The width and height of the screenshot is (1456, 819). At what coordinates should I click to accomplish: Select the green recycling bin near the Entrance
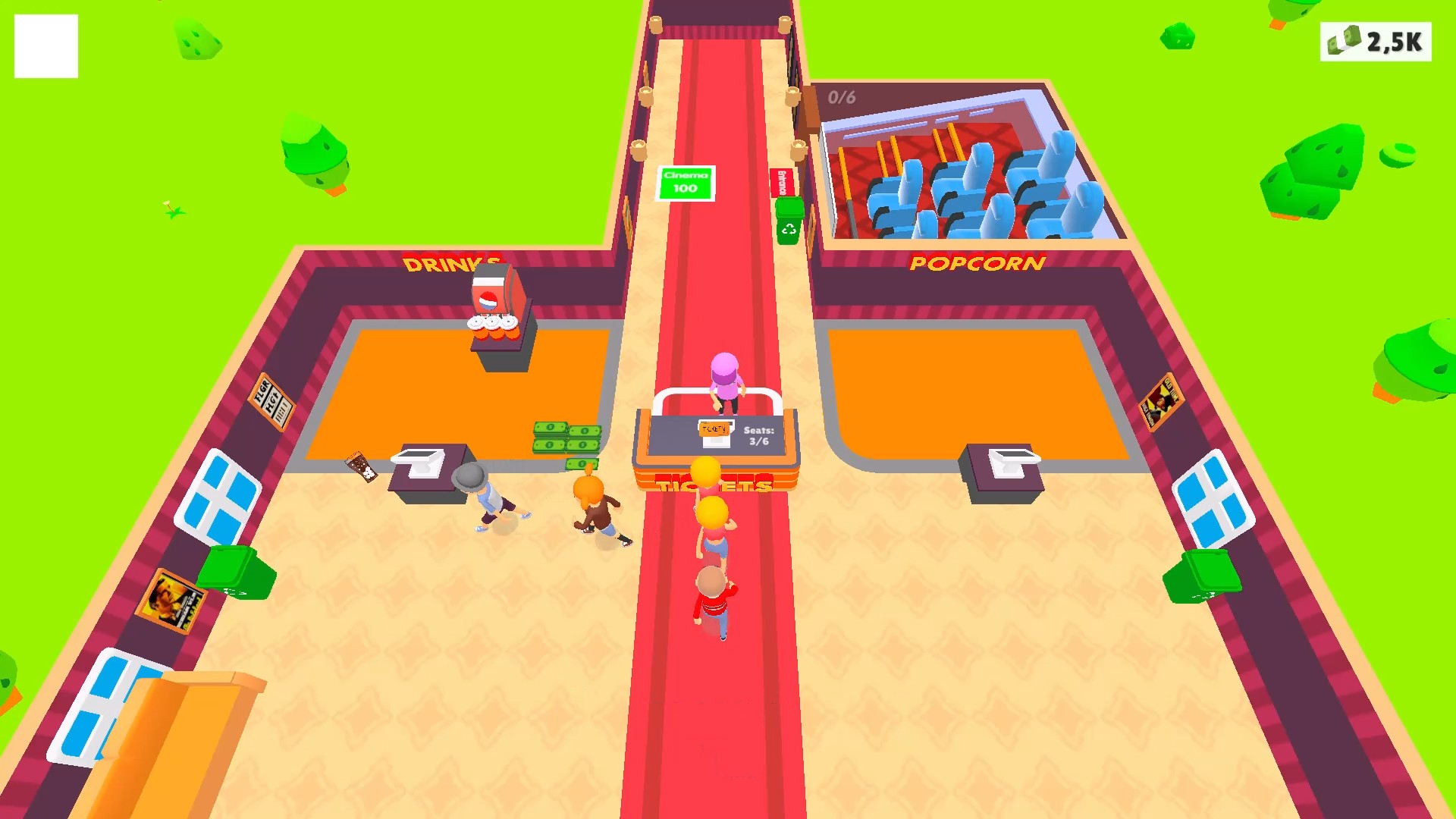click(789, 224)
